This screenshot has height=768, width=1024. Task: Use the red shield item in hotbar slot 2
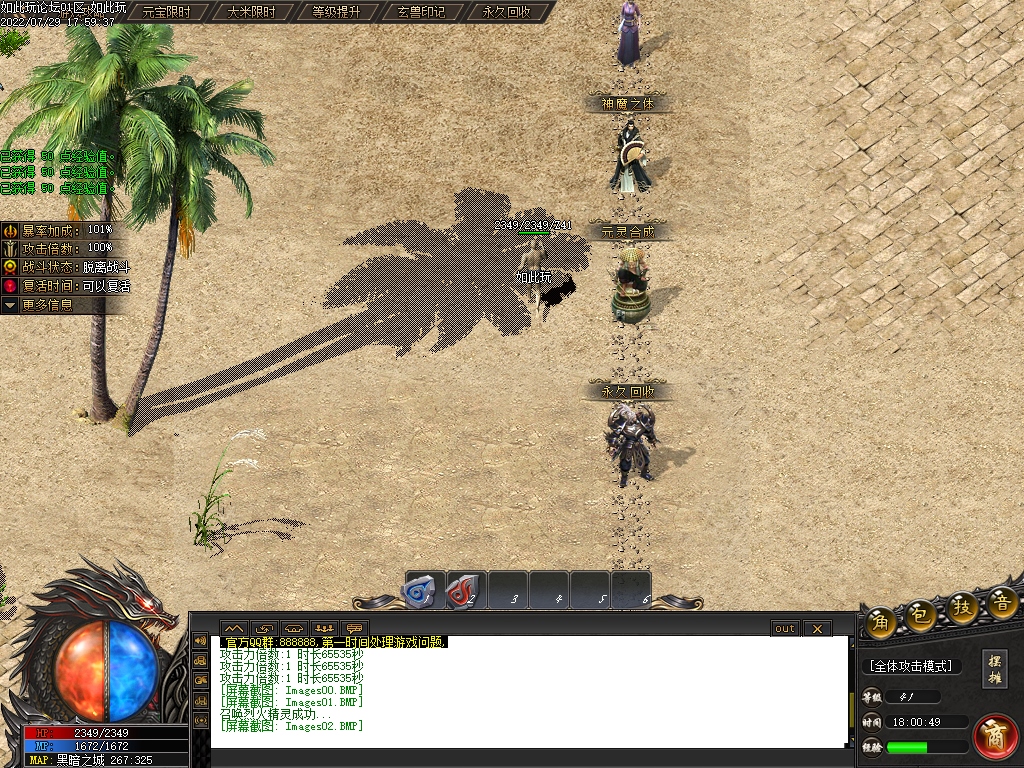click(465, 590)
